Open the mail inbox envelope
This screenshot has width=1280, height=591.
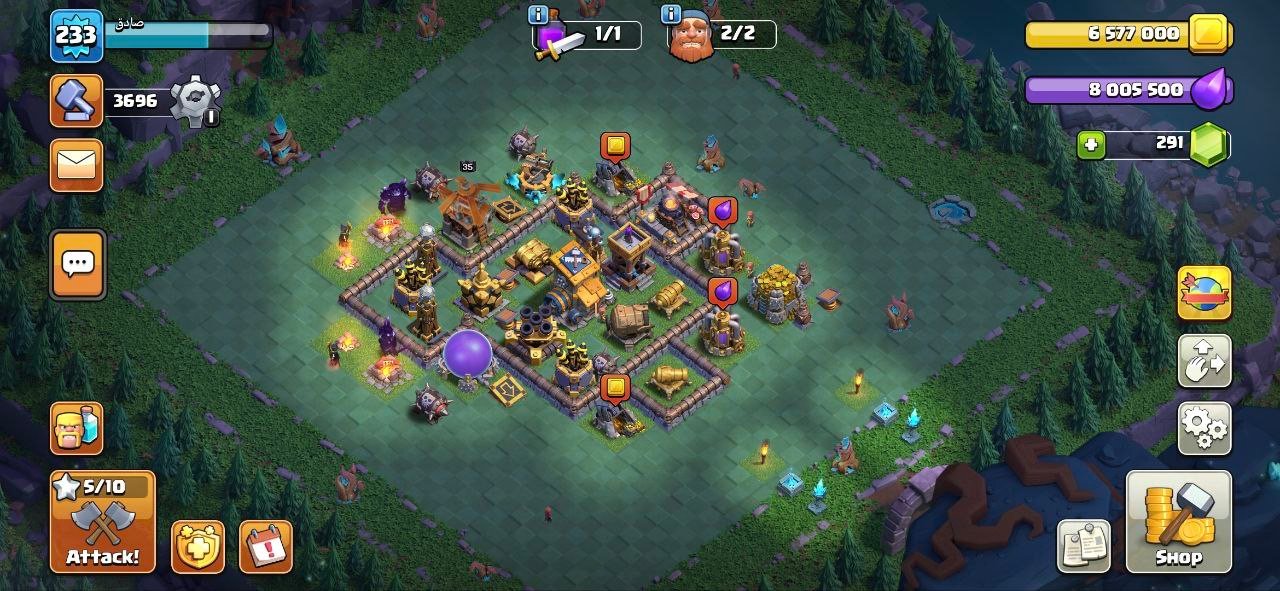pyautogui.click(x=77, y=165)
